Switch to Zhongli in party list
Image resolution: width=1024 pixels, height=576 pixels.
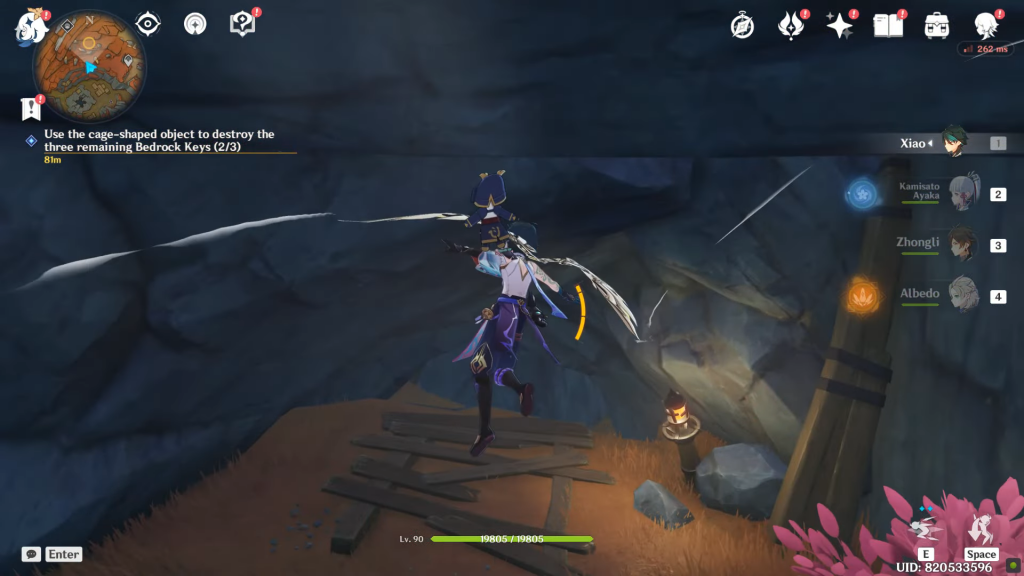961,244
